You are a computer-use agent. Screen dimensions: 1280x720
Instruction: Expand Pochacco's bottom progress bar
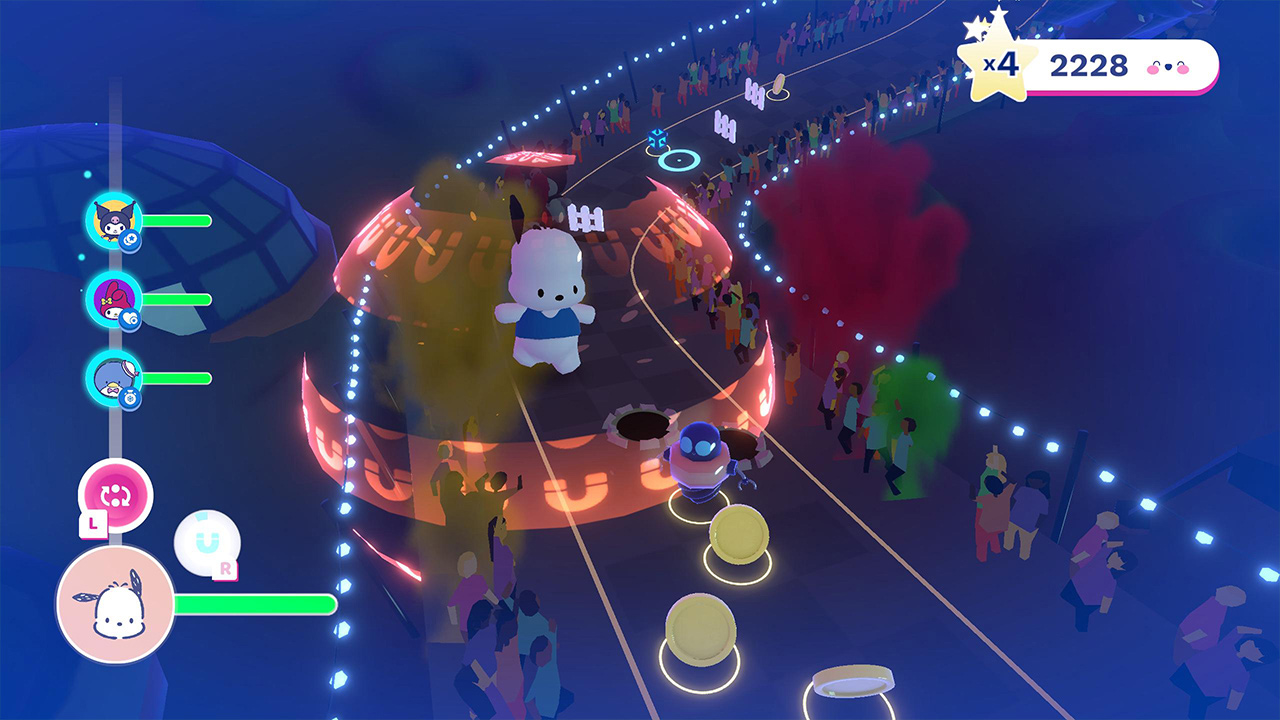(x=255, y=605)
